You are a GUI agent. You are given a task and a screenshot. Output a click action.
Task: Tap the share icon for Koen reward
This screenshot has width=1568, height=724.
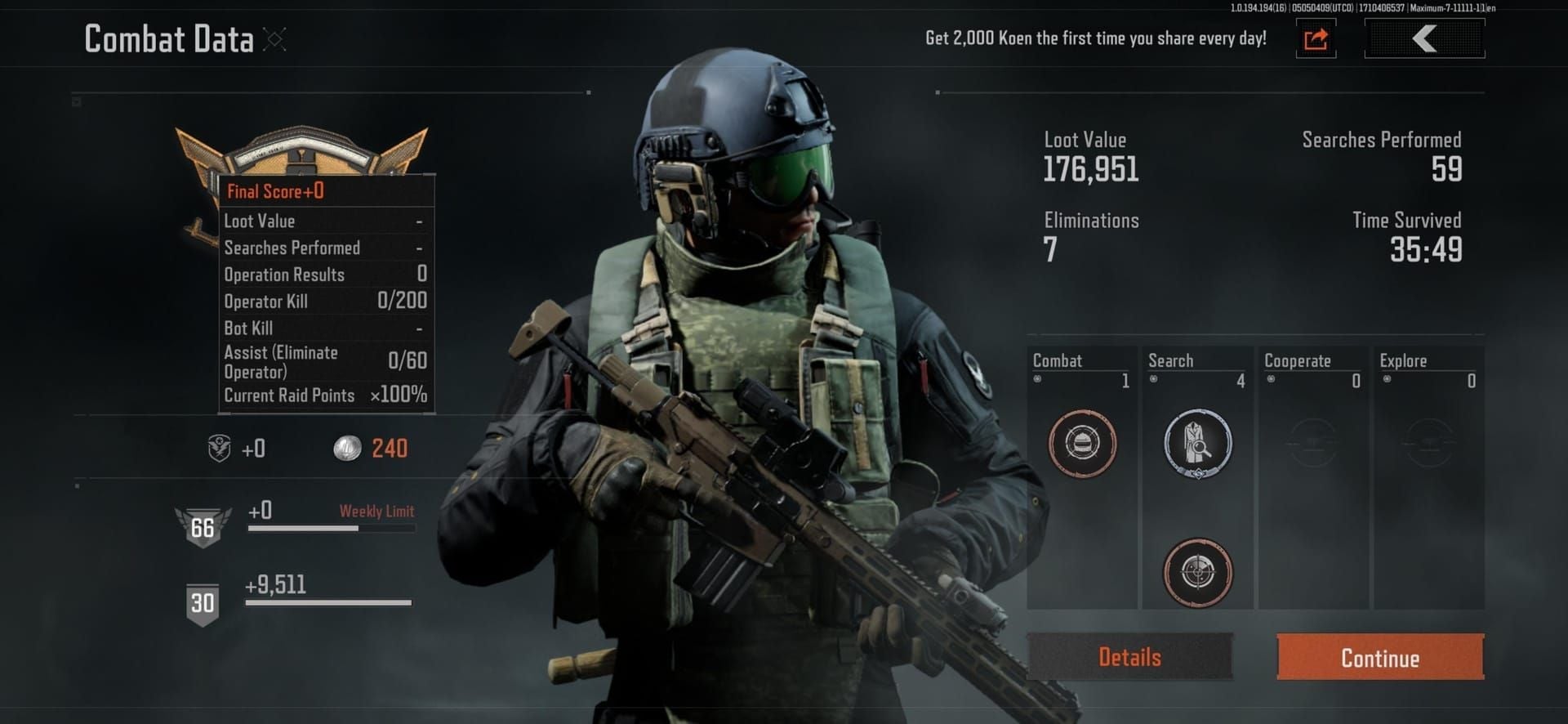tap(1316, 38)
